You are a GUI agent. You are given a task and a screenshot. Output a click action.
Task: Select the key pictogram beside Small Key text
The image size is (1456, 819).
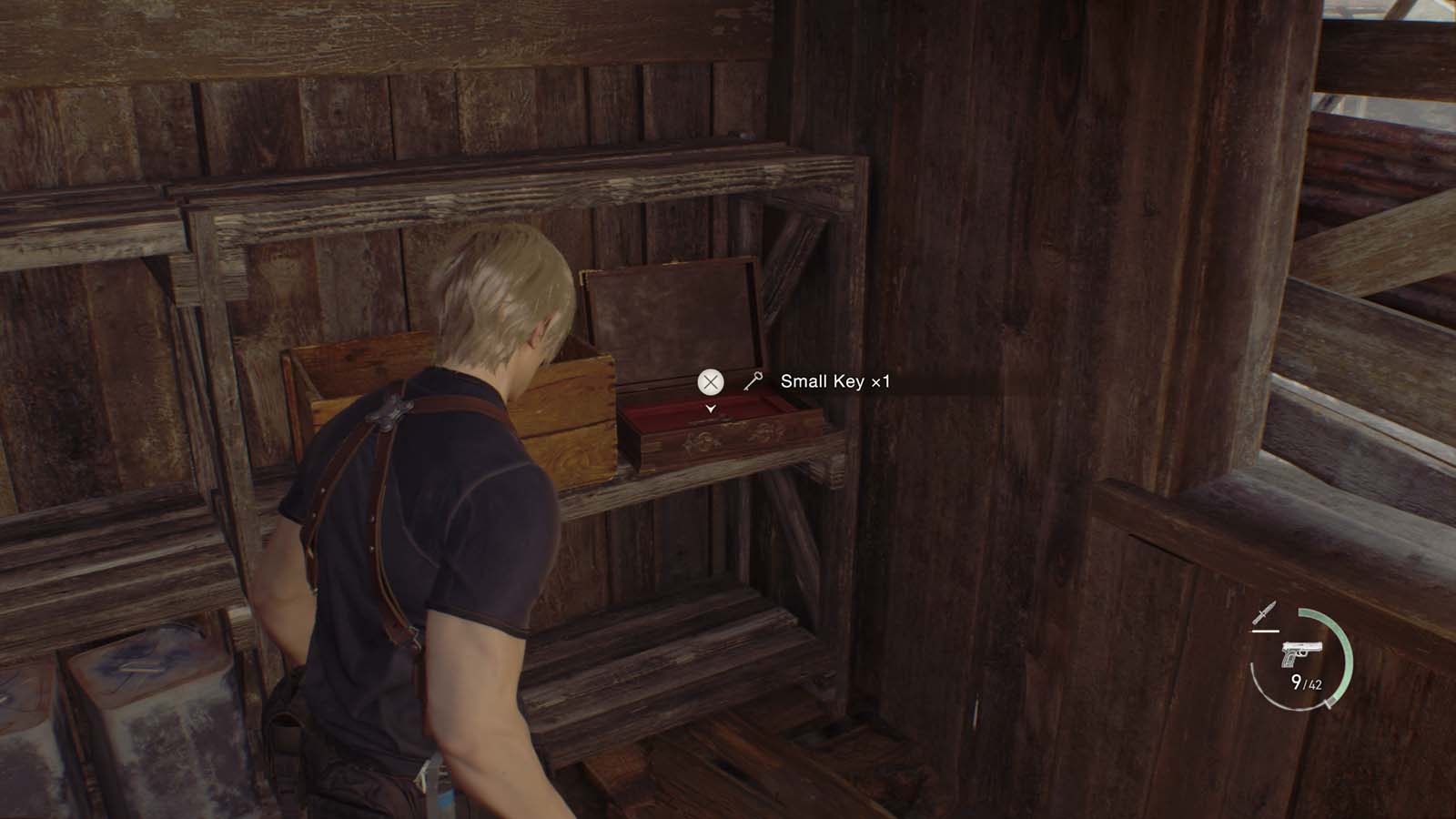coord(753,381)
